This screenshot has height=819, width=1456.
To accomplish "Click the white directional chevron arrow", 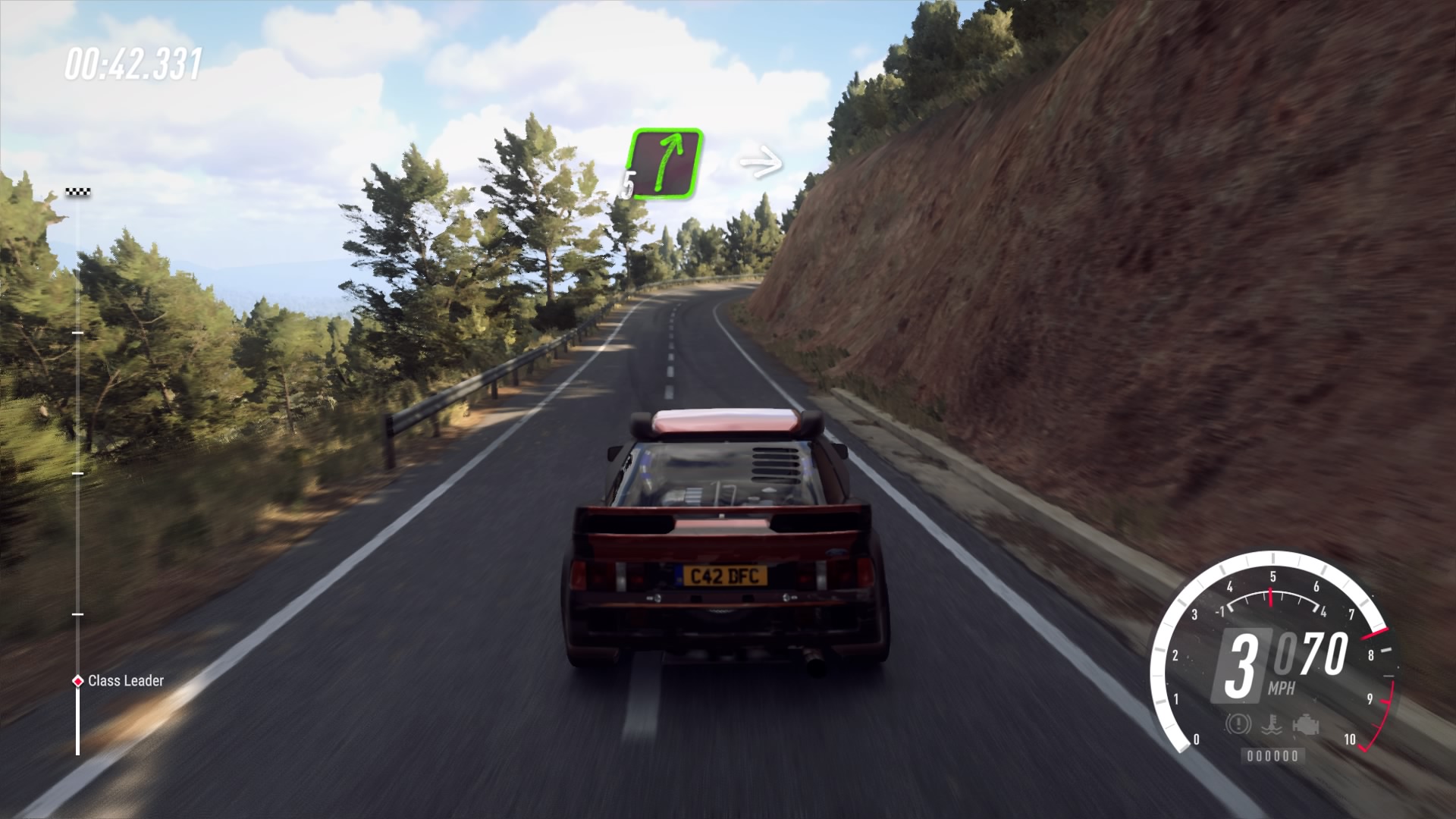I will coord(759,159).
